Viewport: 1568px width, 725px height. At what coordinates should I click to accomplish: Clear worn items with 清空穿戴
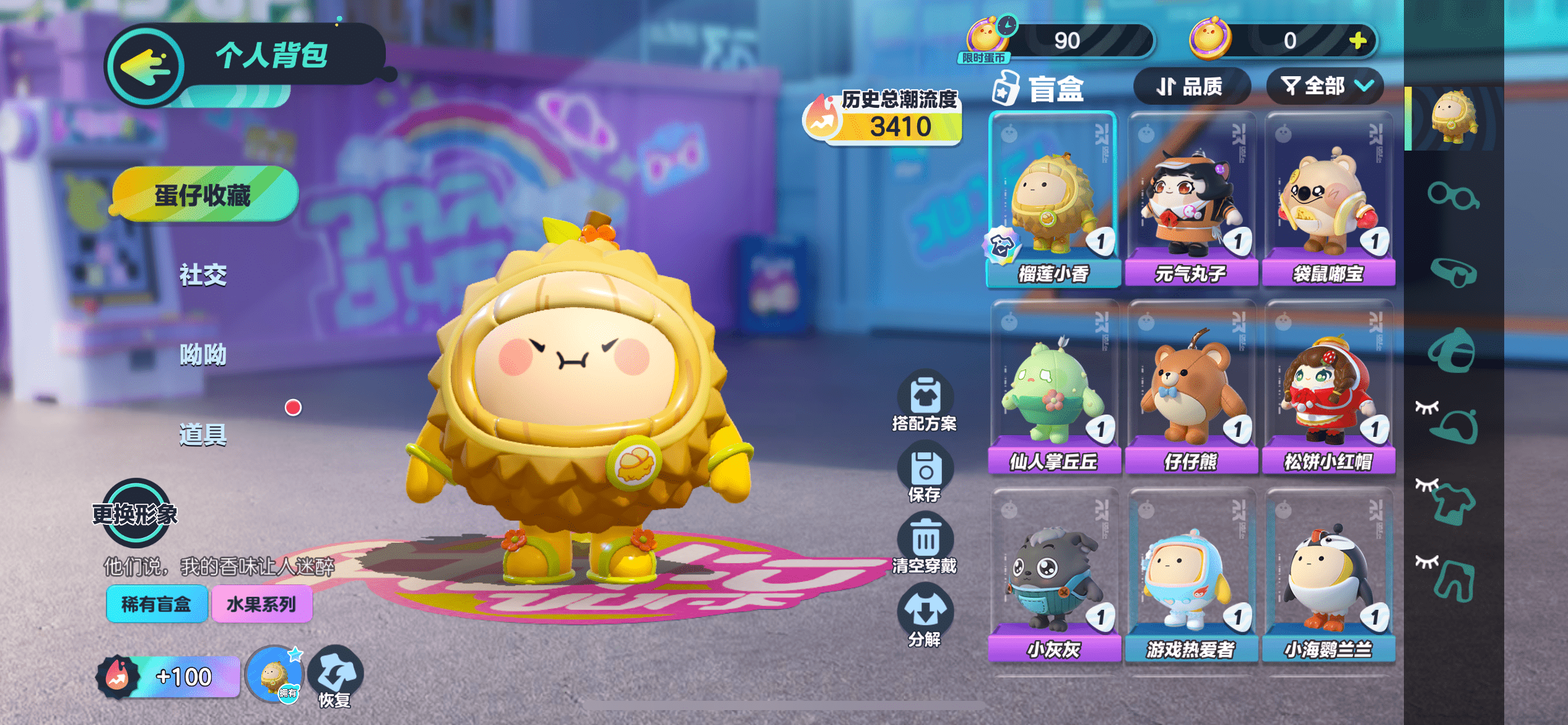click(925, 545)
